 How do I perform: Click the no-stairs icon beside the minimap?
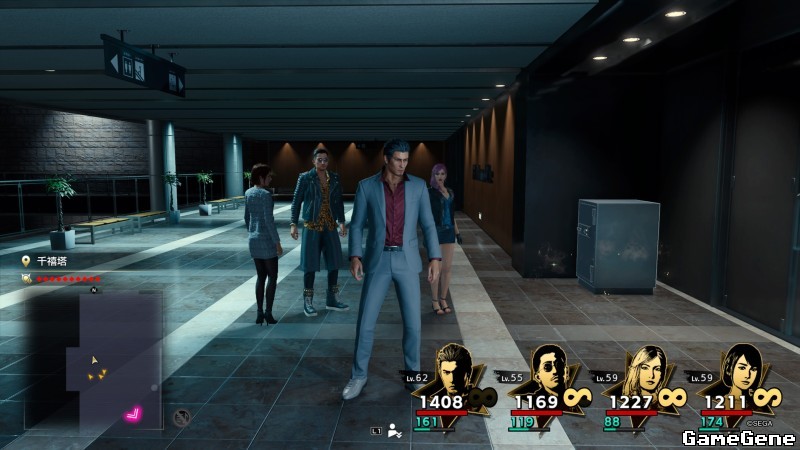(181, 417)
